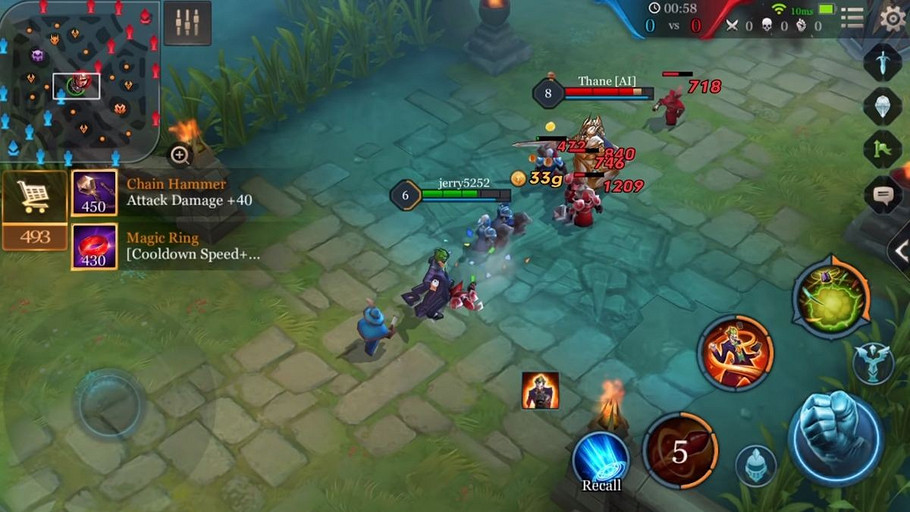Viewport: 910px width, 512px height.
Task: Send the green flag gather signal
Action: coord(882,149)
